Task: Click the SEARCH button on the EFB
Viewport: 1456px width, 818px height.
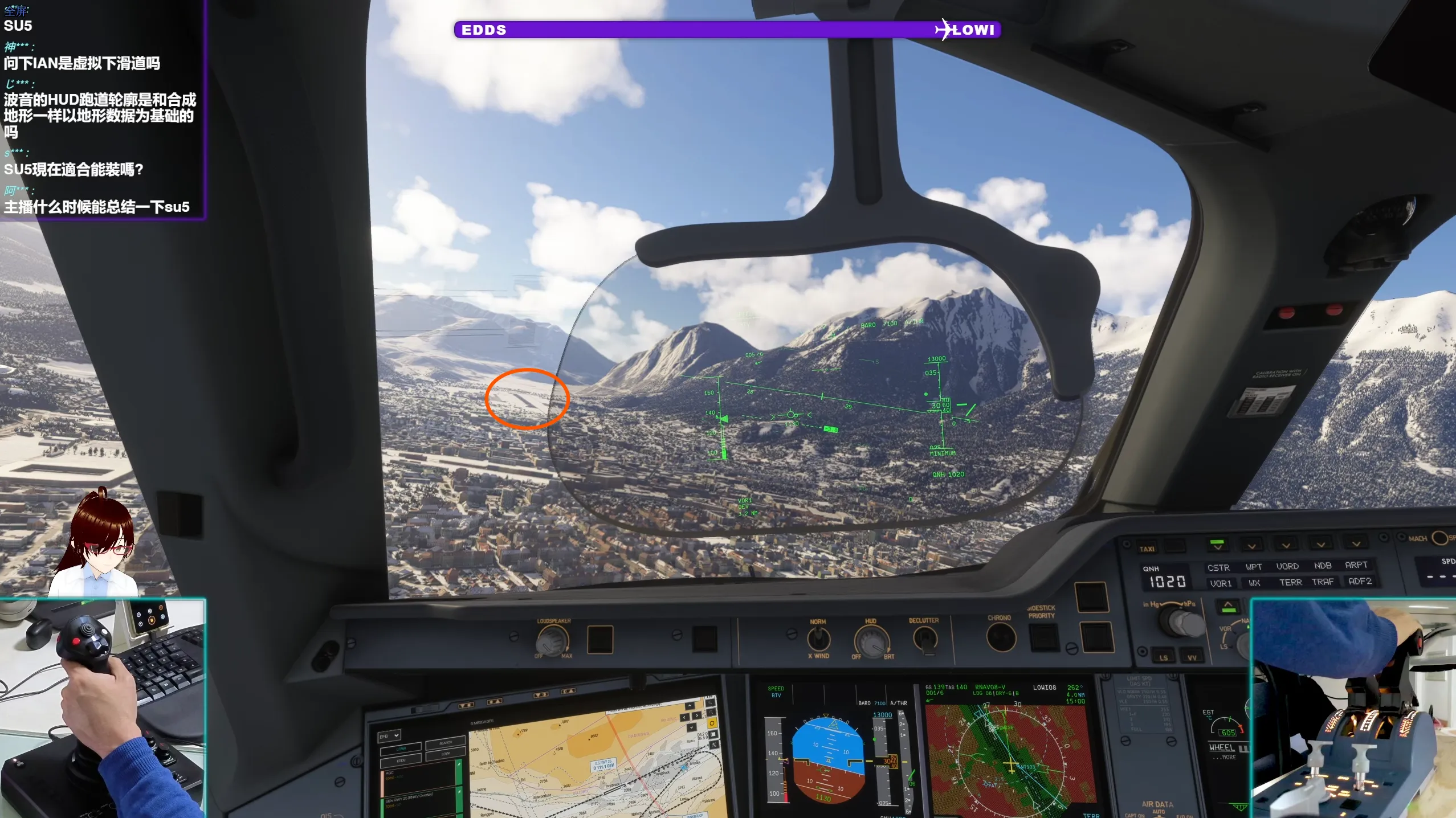Action: click(446, 743)
